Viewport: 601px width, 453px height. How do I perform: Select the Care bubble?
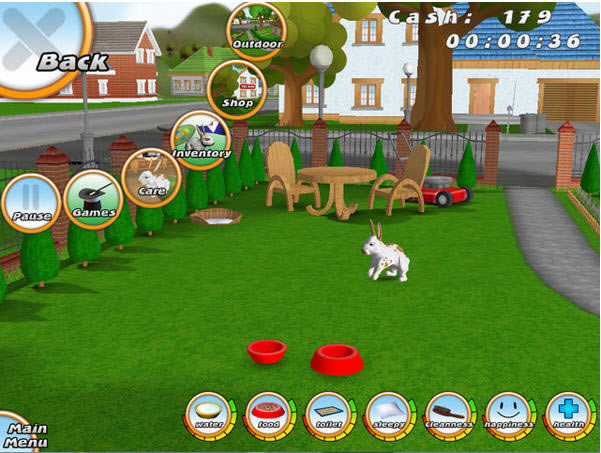tap(151, 175)
